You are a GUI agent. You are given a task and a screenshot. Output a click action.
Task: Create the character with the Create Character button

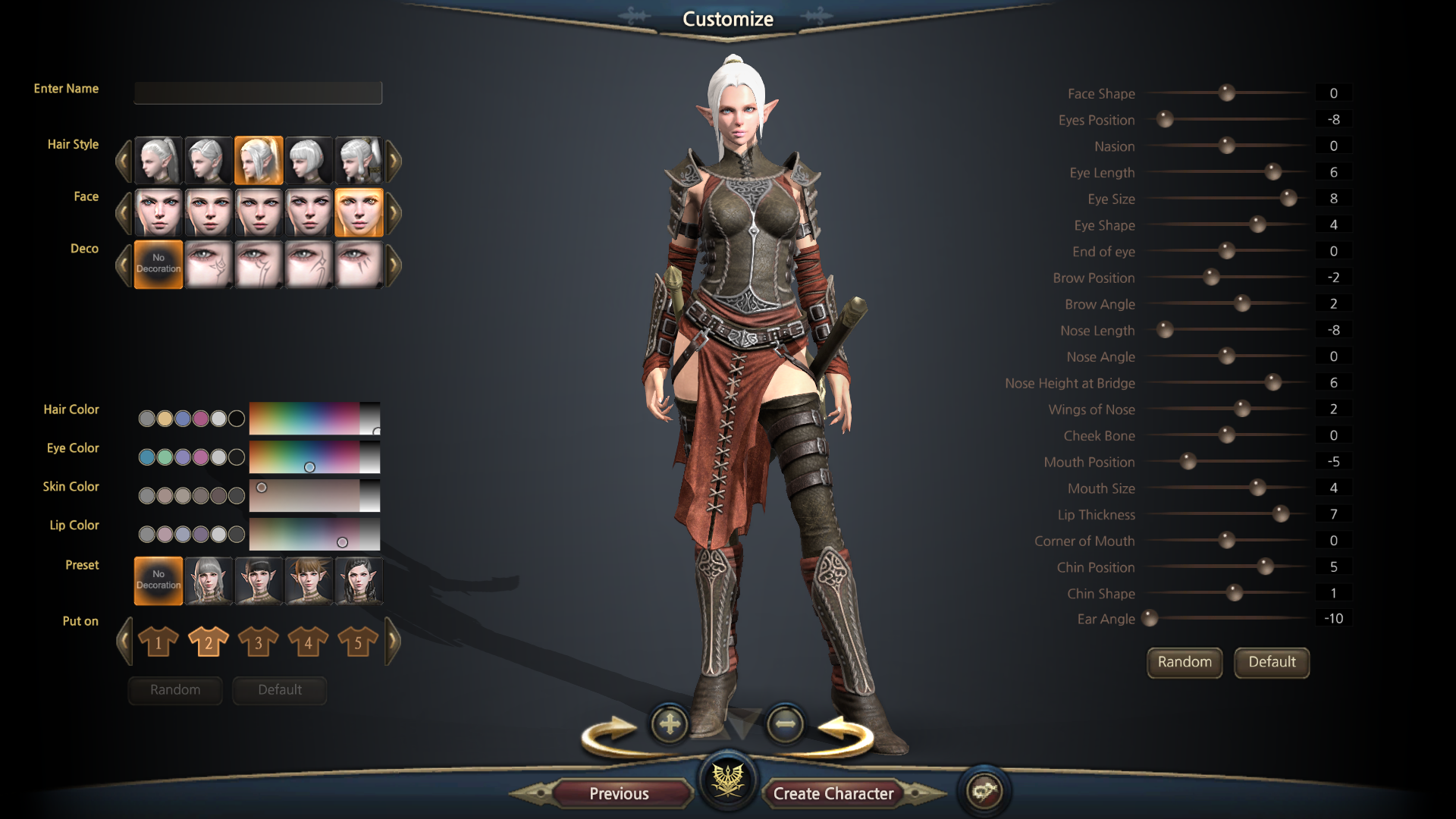click(x=833, y=793)
